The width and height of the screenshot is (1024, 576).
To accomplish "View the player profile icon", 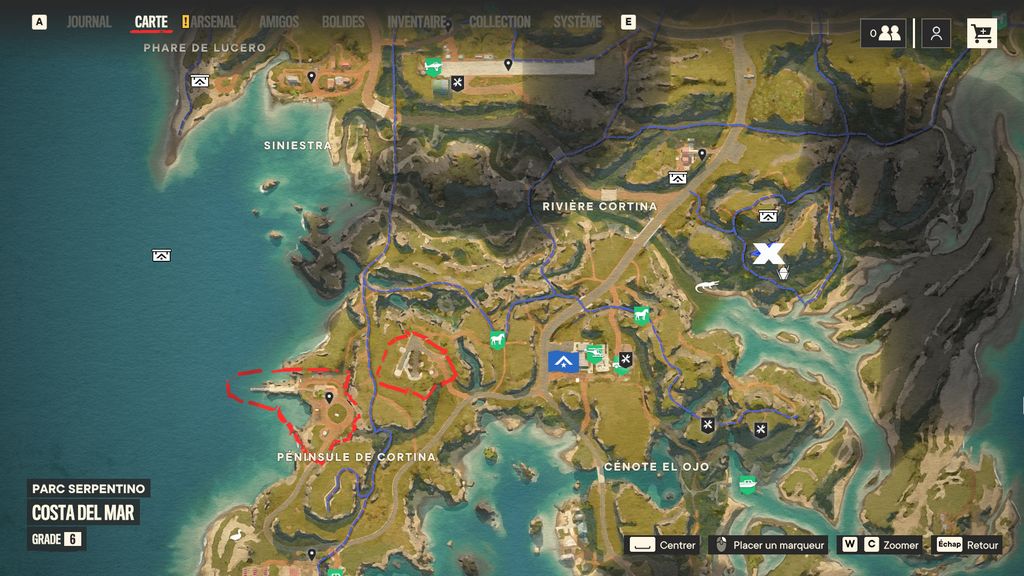I will point(936,33).
